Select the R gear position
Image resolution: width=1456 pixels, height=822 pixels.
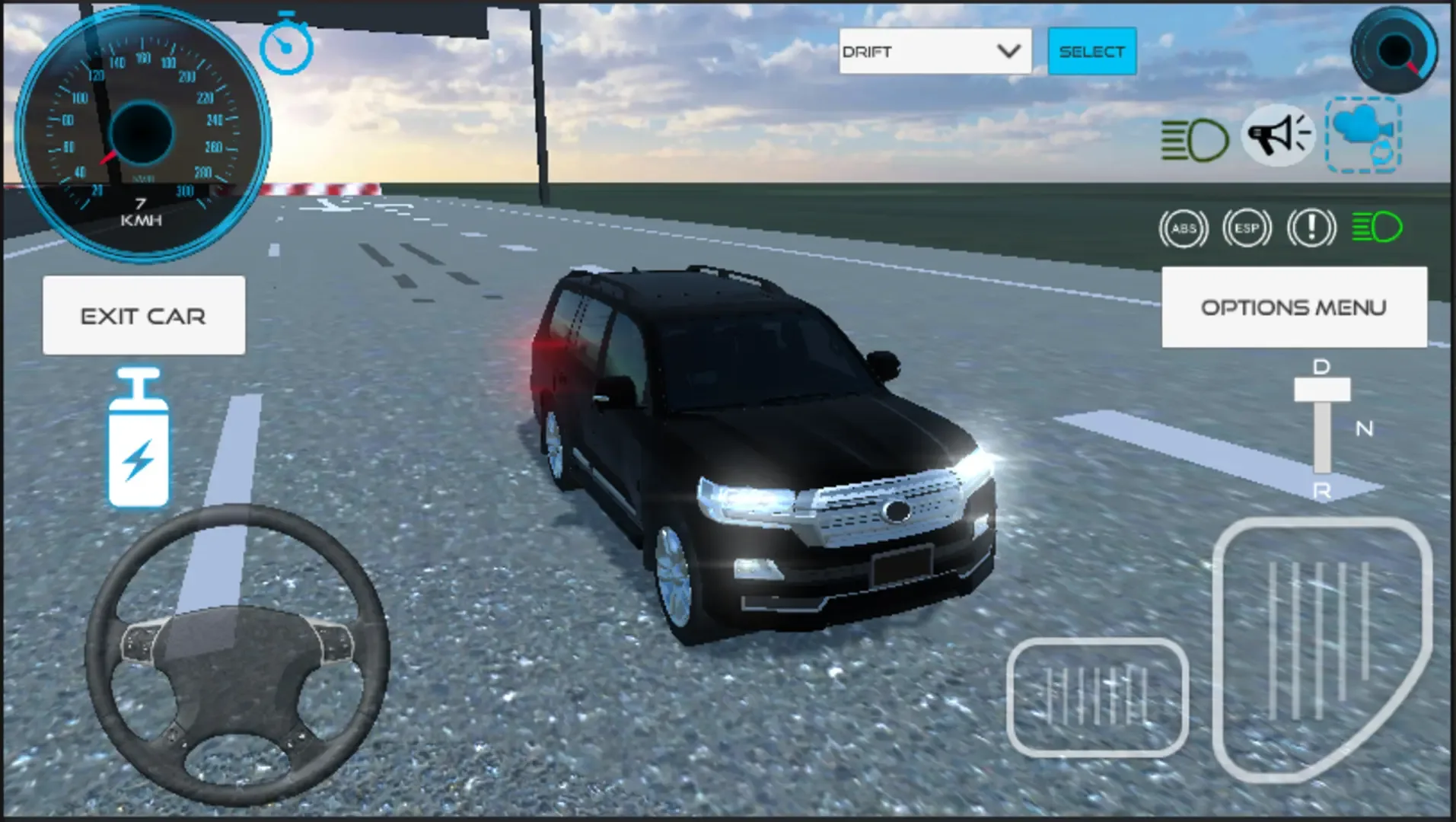[1322, 491]
